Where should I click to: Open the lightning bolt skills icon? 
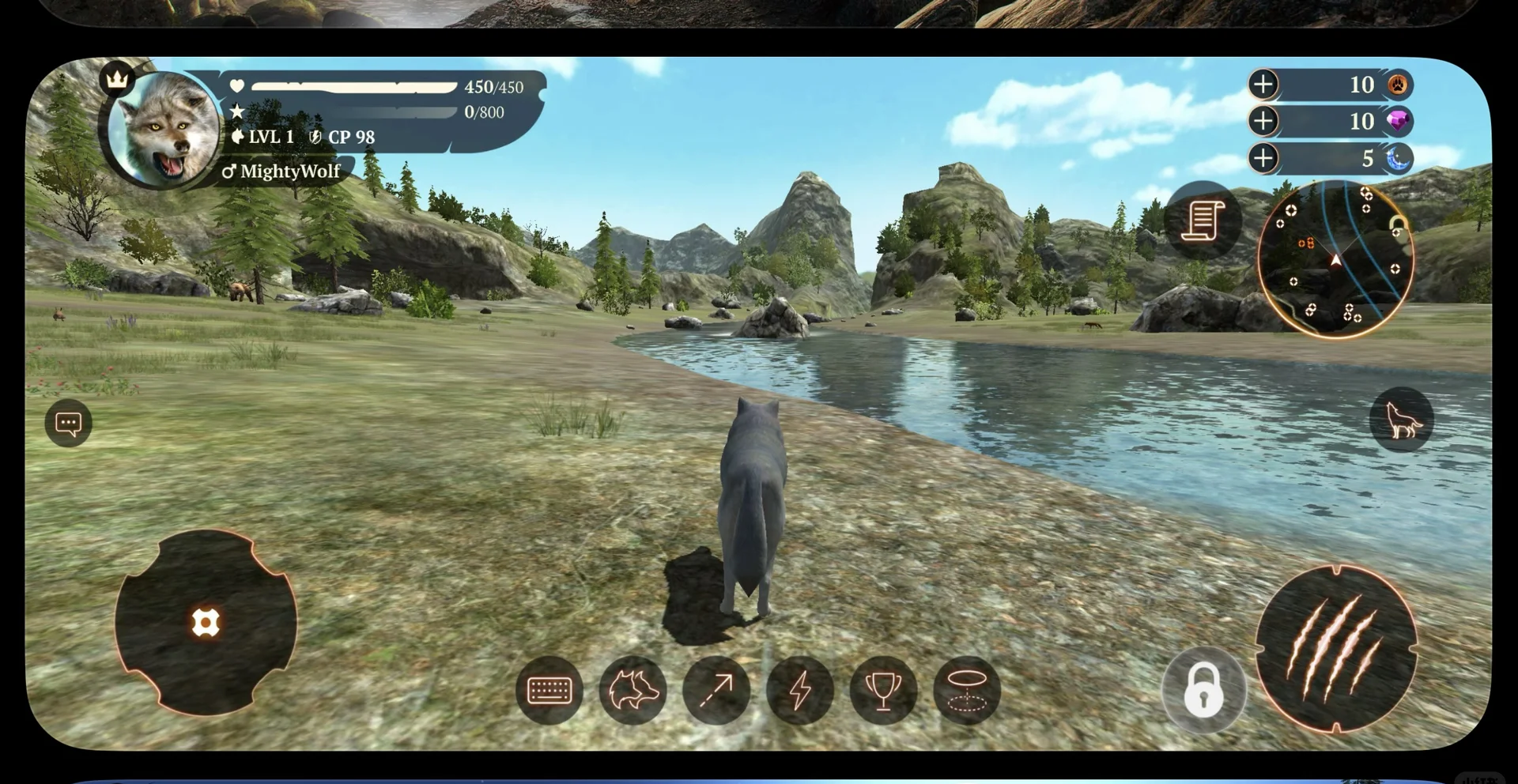800,690
